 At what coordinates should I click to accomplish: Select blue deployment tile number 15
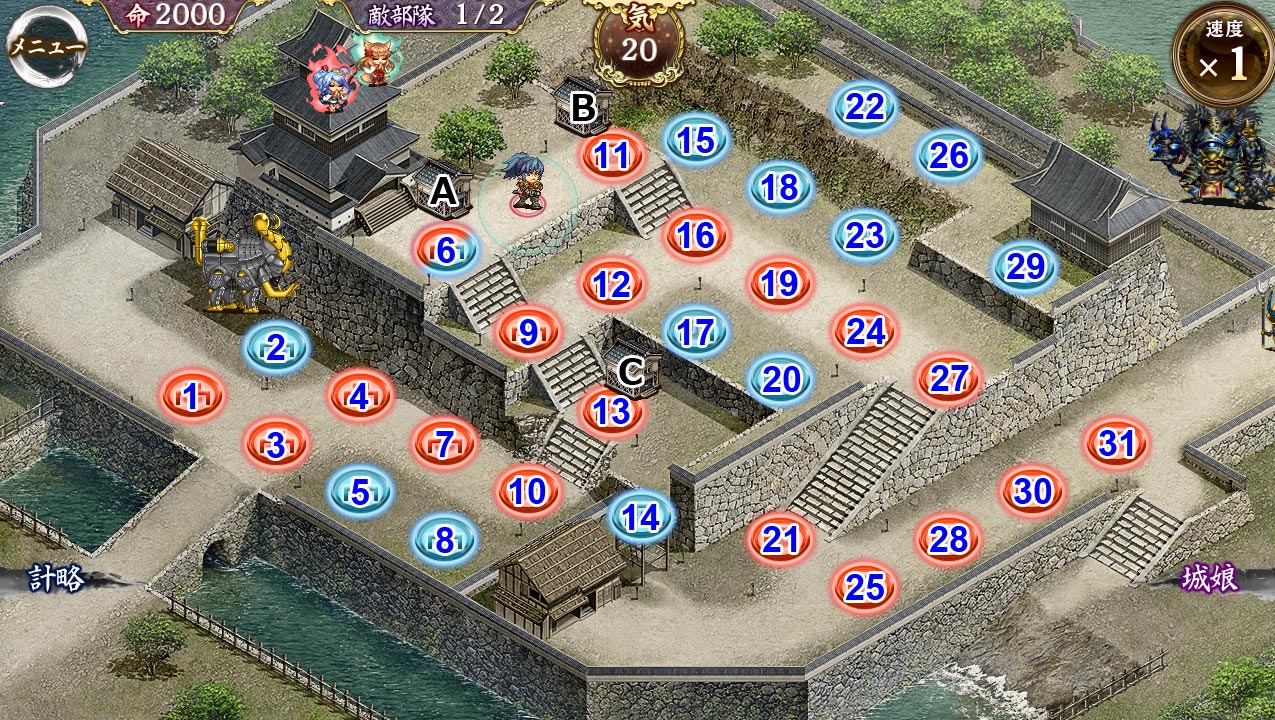[697, 141]
